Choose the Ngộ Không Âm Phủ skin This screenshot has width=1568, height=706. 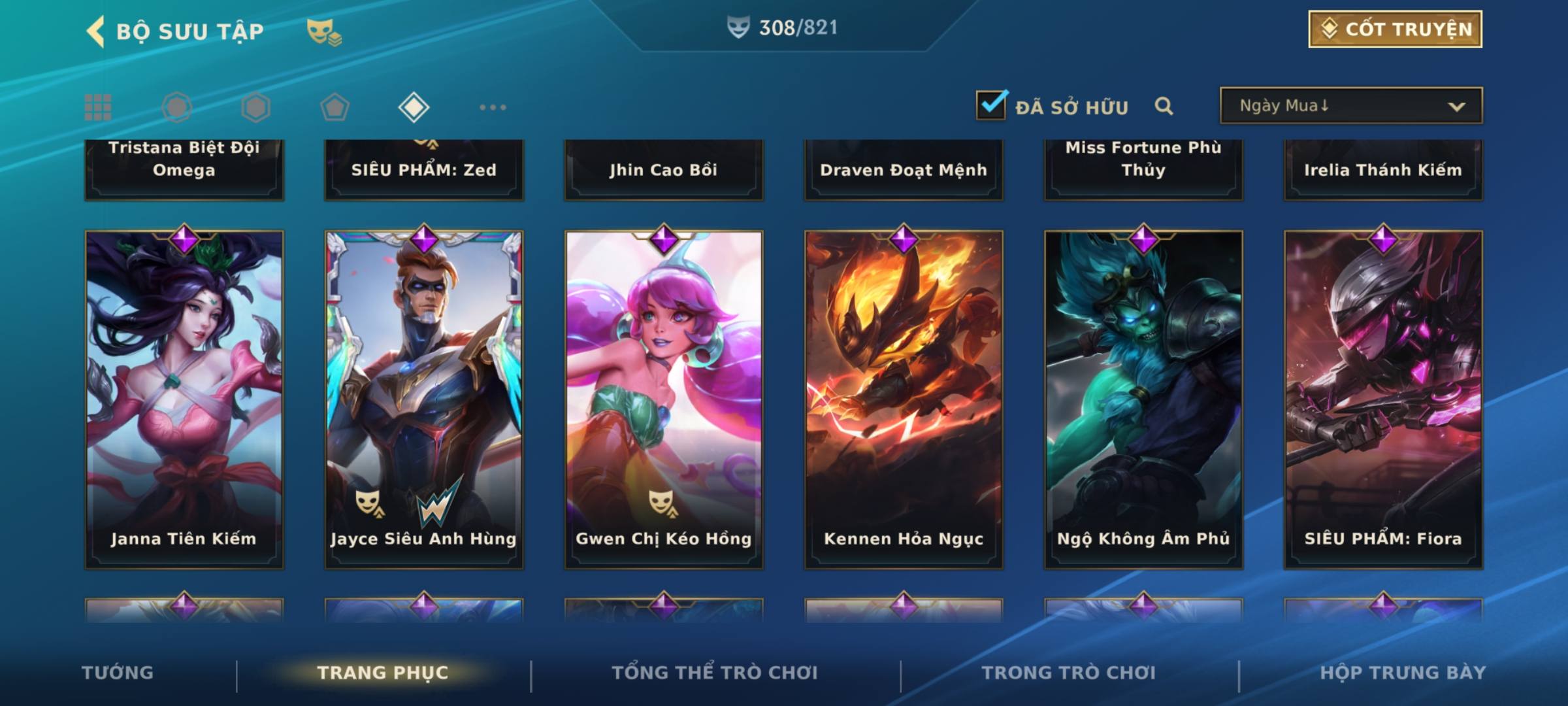pos(1143,399)
